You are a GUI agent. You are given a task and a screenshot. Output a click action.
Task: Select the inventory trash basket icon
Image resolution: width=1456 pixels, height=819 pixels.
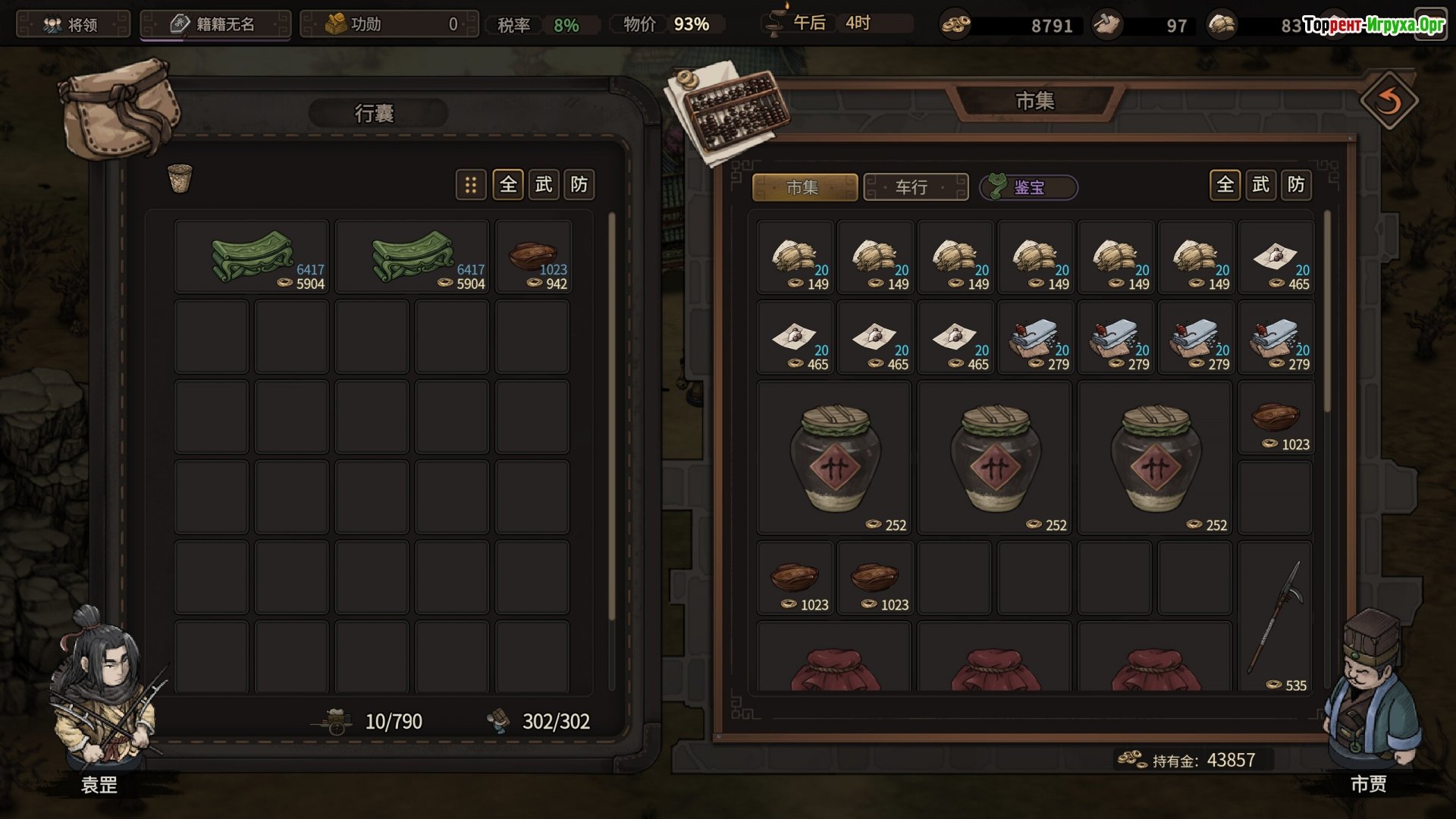180,179
